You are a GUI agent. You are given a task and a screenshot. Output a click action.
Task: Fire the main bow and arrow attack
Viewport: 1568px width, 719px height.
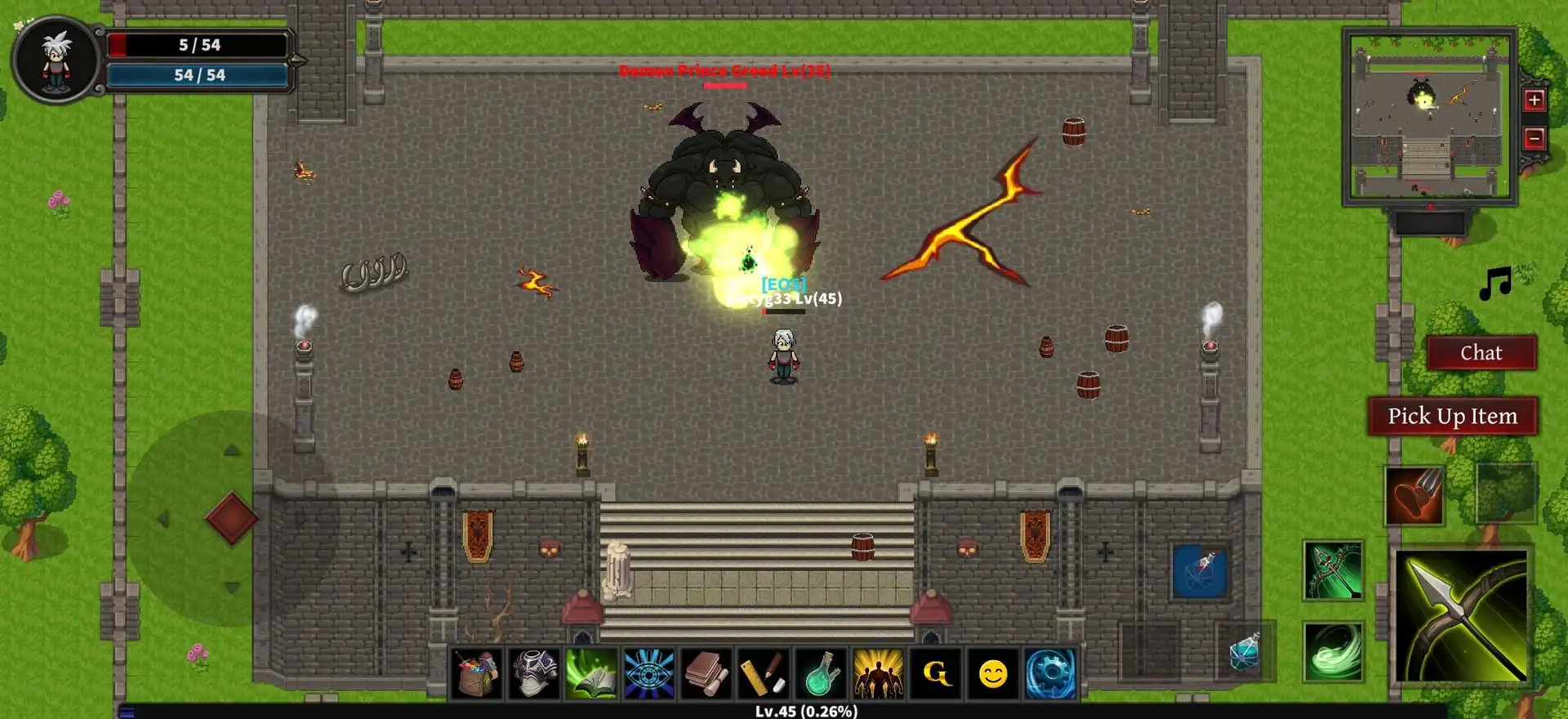[x=1461, y=617]
